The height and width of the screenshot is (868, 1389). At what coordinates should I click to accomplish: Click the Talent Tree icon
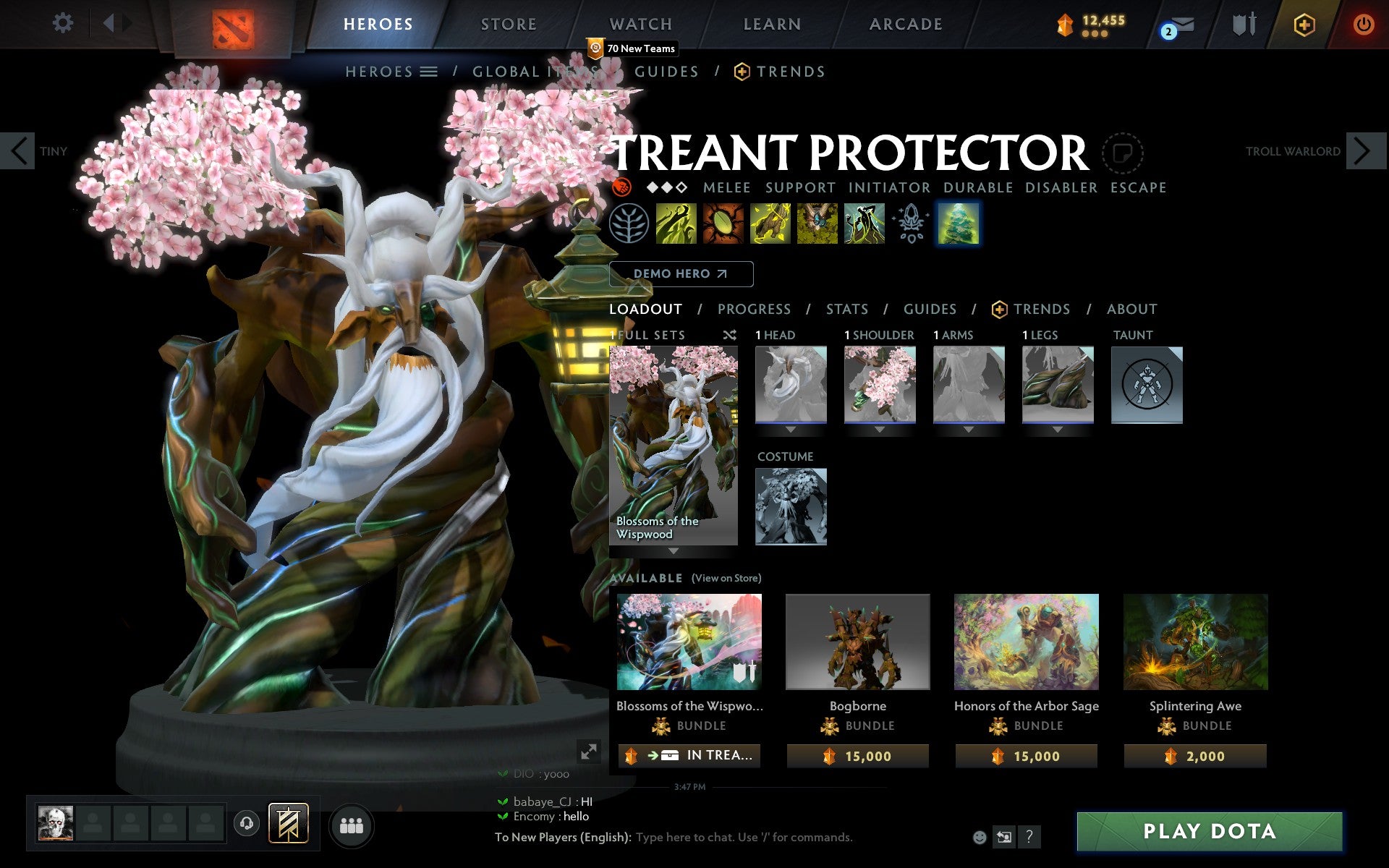628,224
